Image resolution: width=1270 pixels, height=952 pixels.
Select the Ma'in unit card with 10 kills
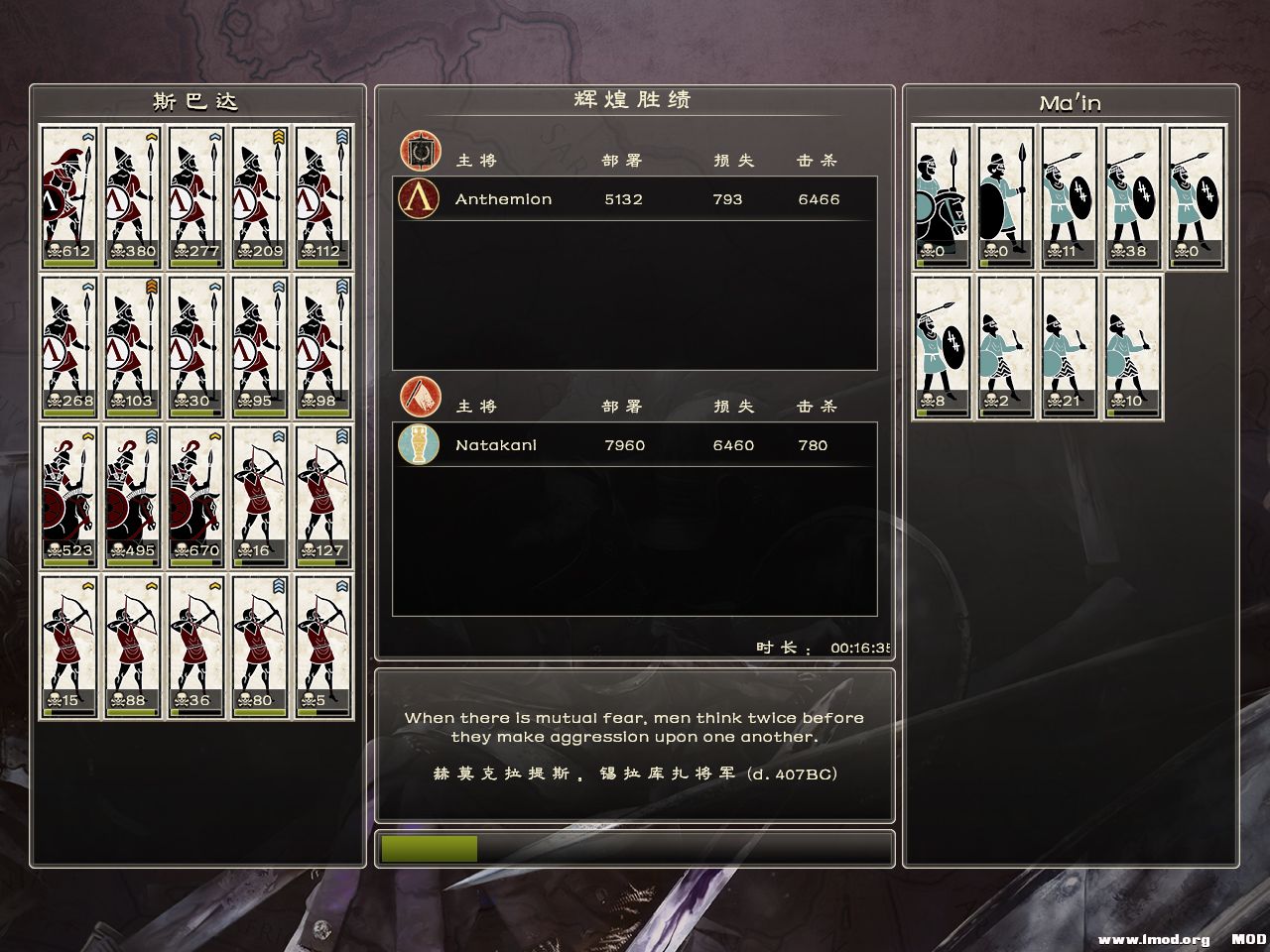[1133, 347]
